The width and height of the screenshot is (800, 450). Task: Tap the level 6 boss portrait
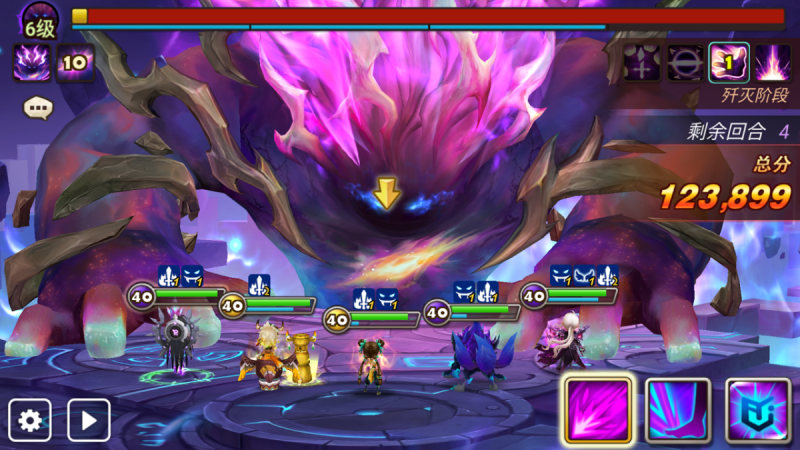(38, 20)
